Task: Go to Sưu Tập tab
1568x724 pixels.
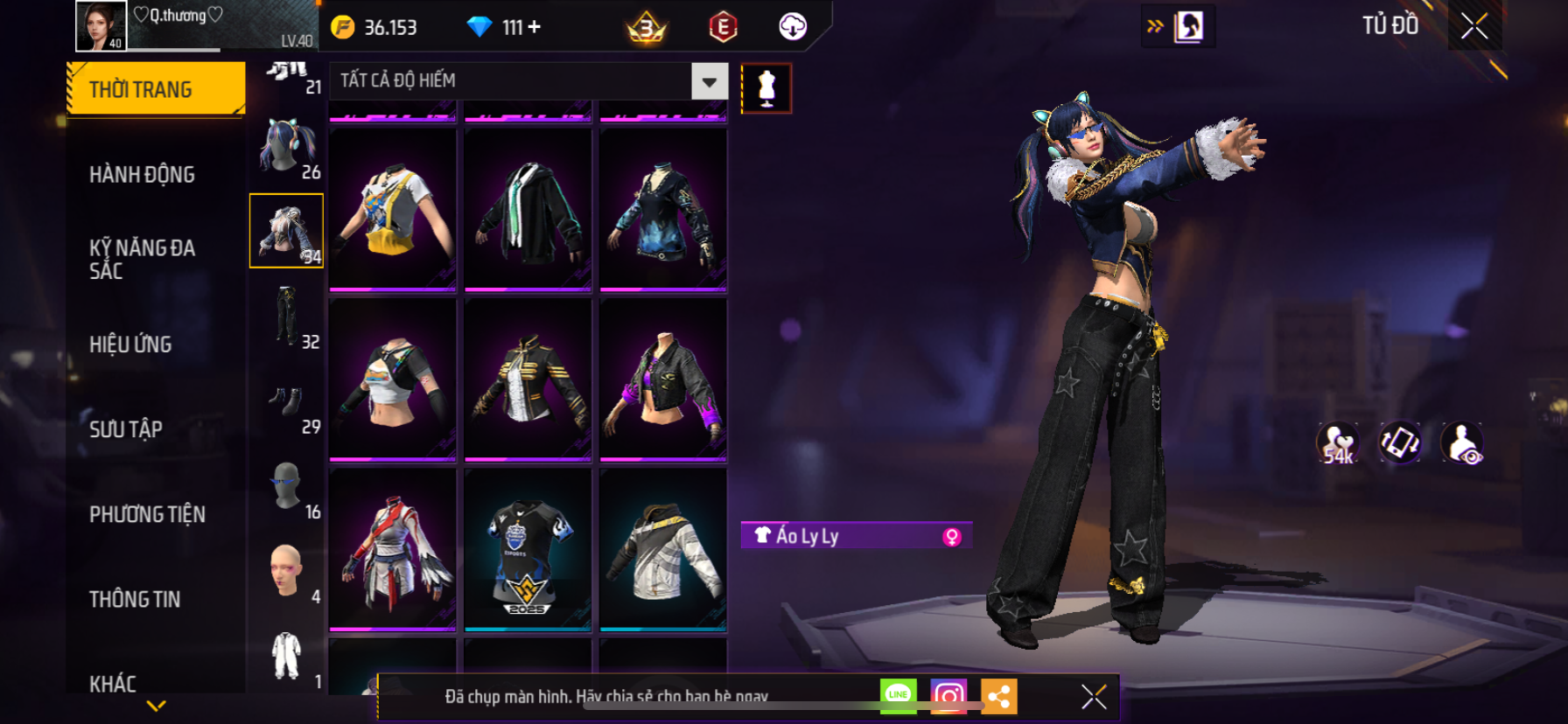Action: [126, 429]
